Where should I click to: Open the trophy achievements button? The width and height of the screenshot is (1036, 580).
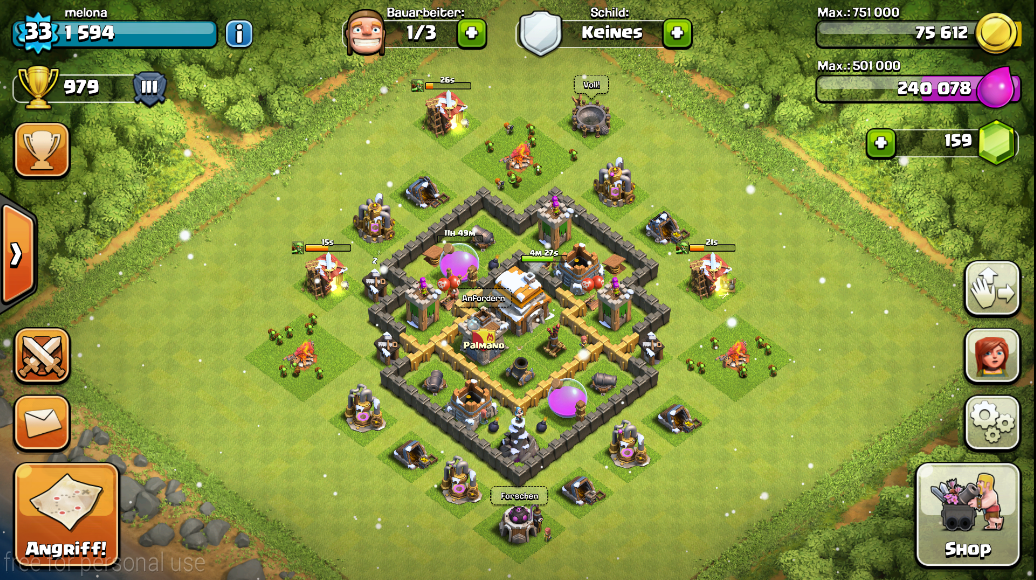[x=42, y=150]
